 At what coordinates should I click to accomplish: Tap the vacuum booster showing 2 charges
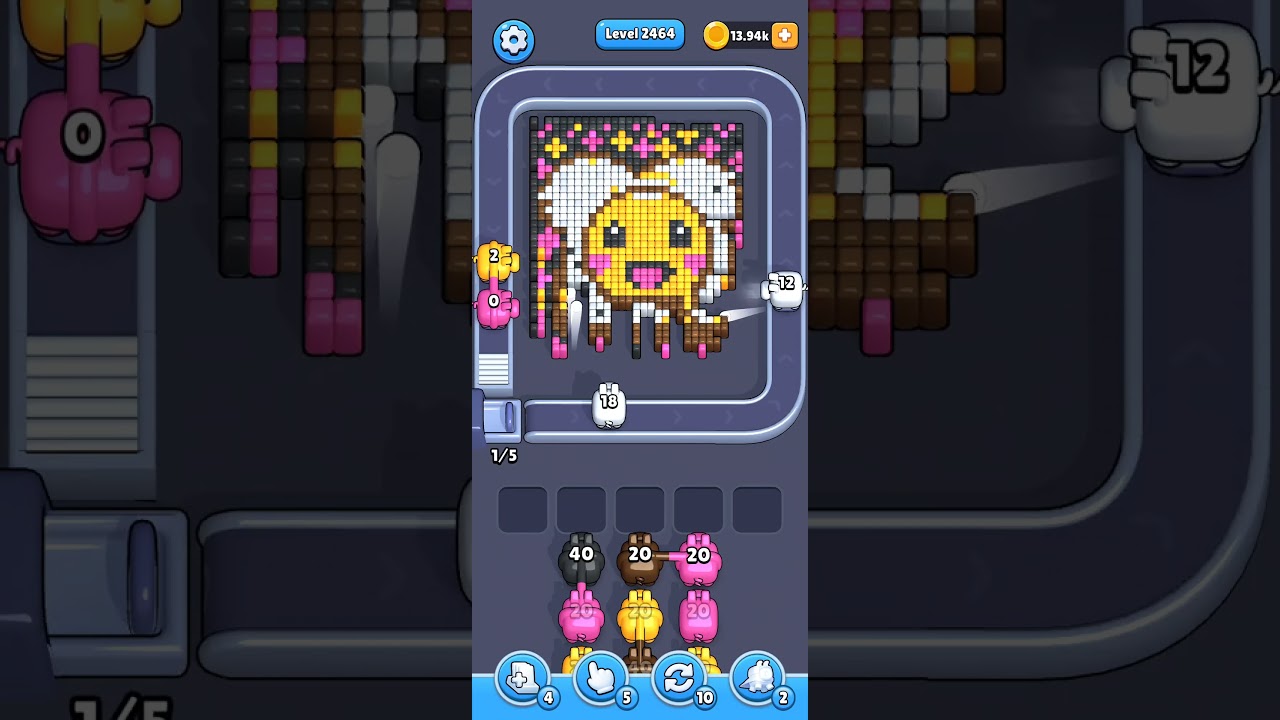(758, 678)
